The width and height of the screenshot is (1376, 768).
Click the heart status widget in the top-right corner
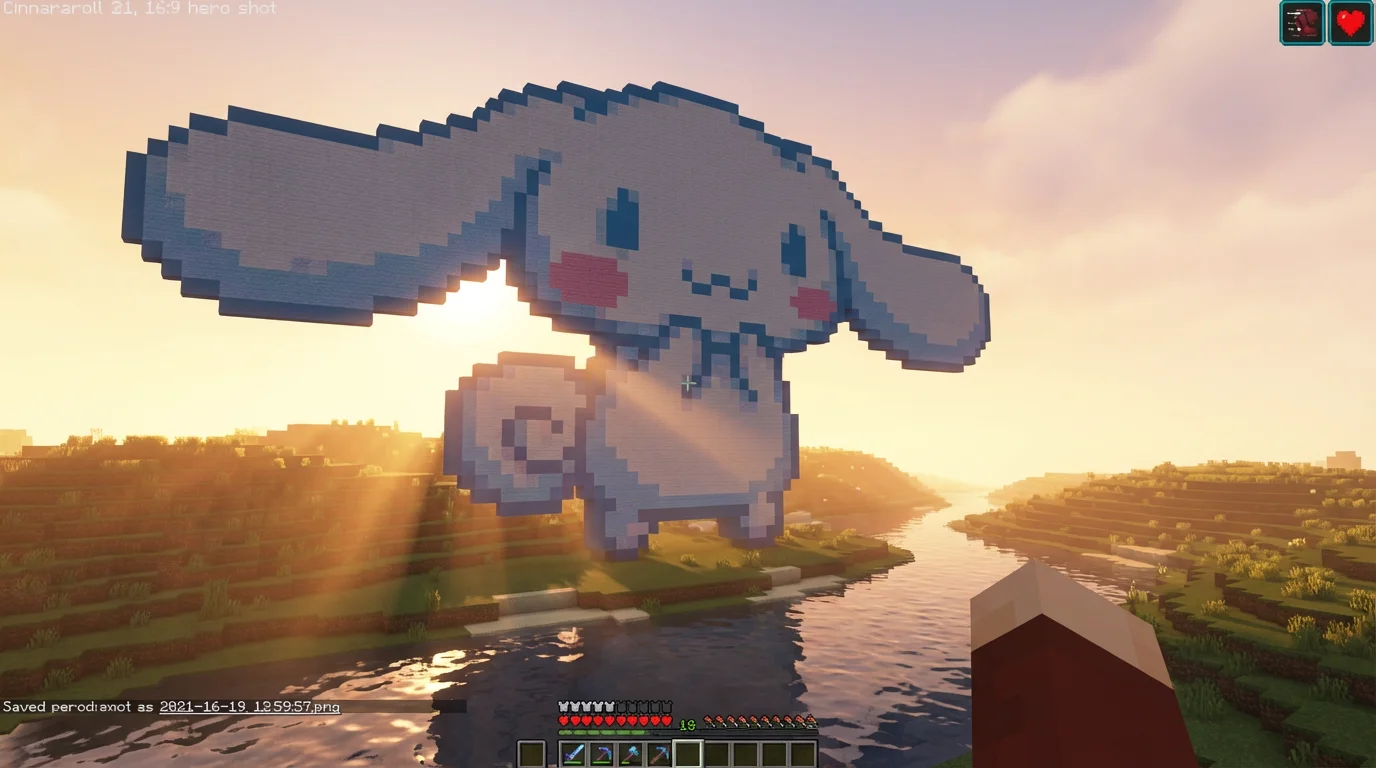tap(1350, 24)
